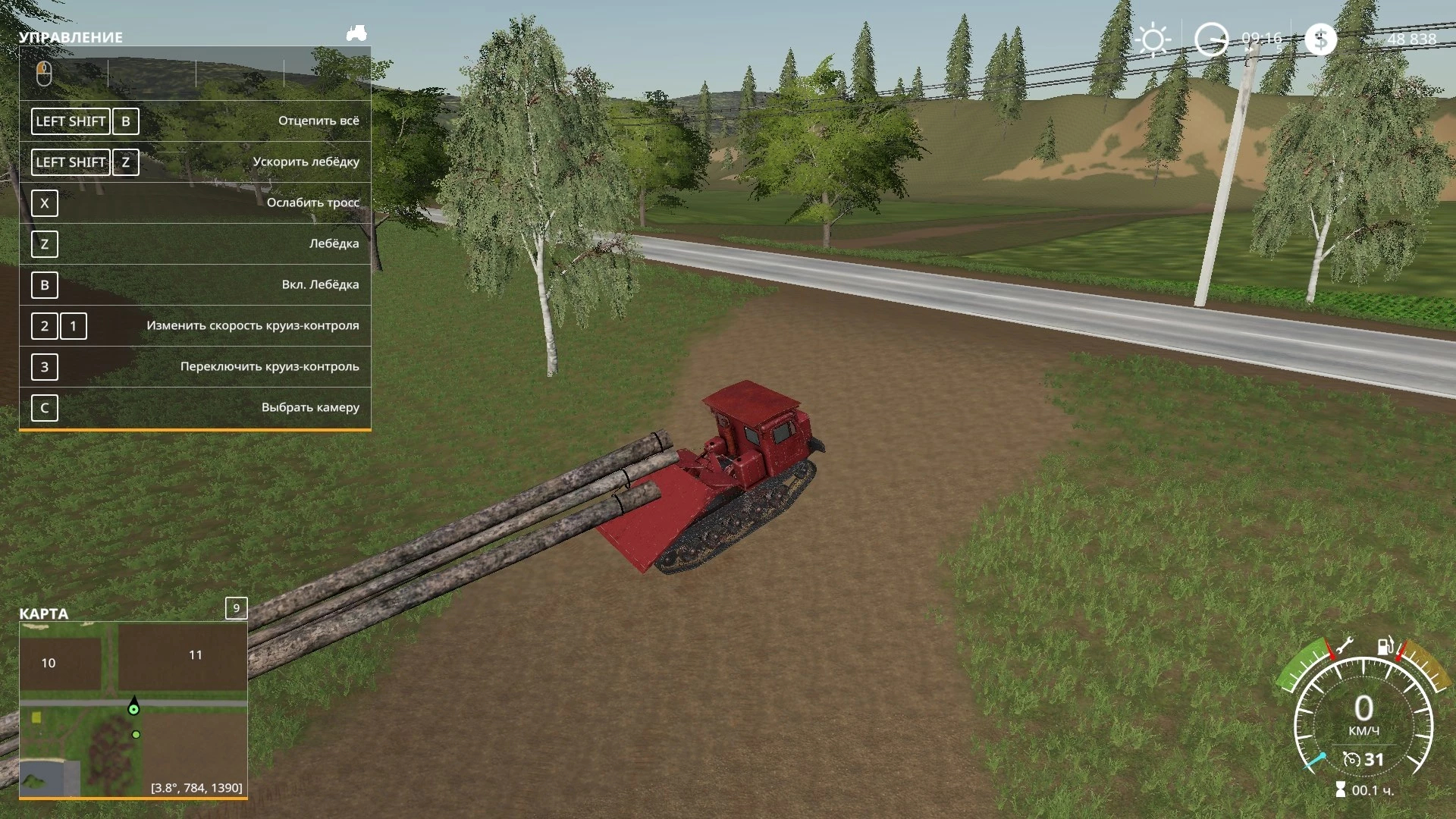This screenshot has height=819, width=1456.
Task: Open the dollar money icon
Action: 1320,39
